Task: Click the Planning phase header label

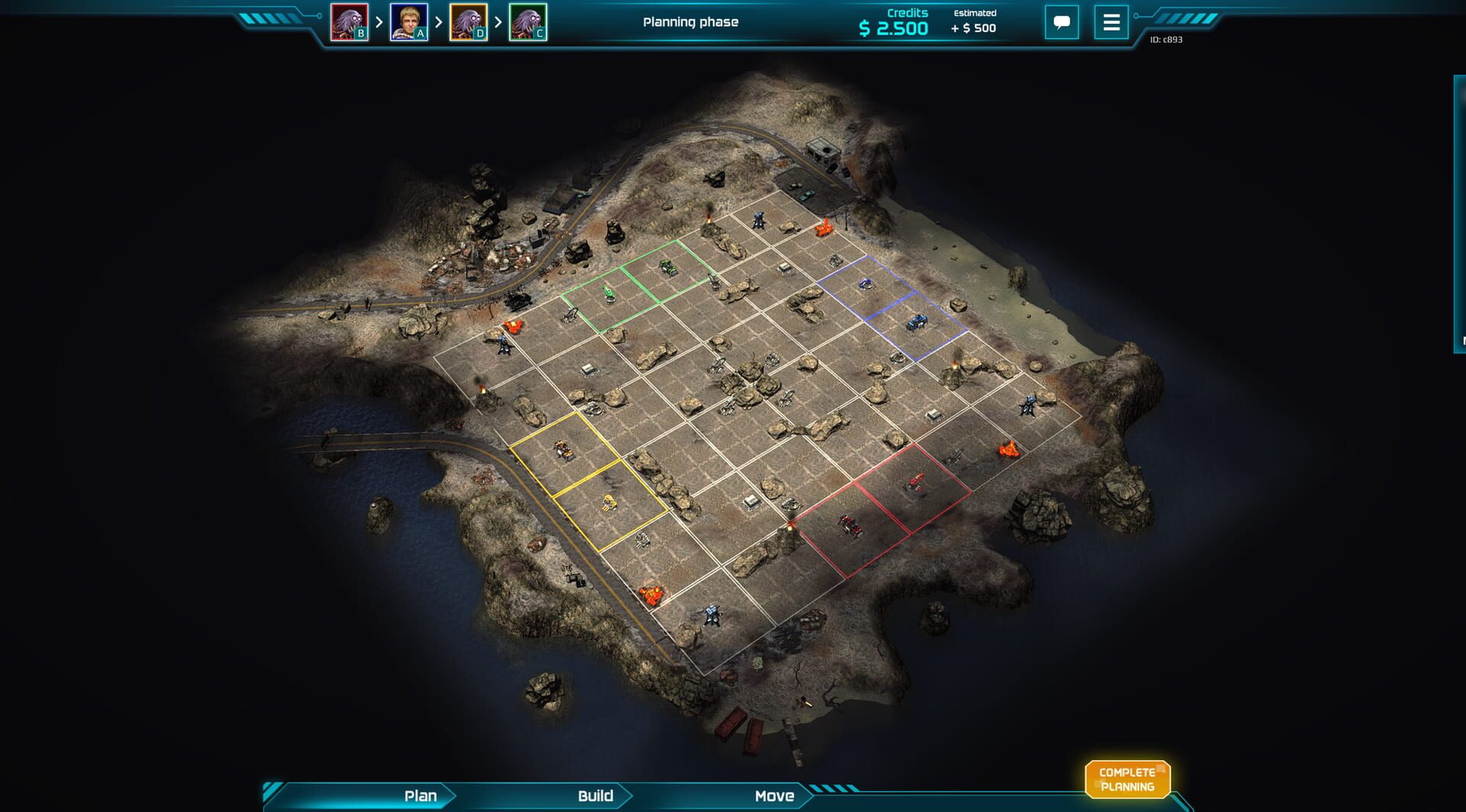Action: coord(690,23)
